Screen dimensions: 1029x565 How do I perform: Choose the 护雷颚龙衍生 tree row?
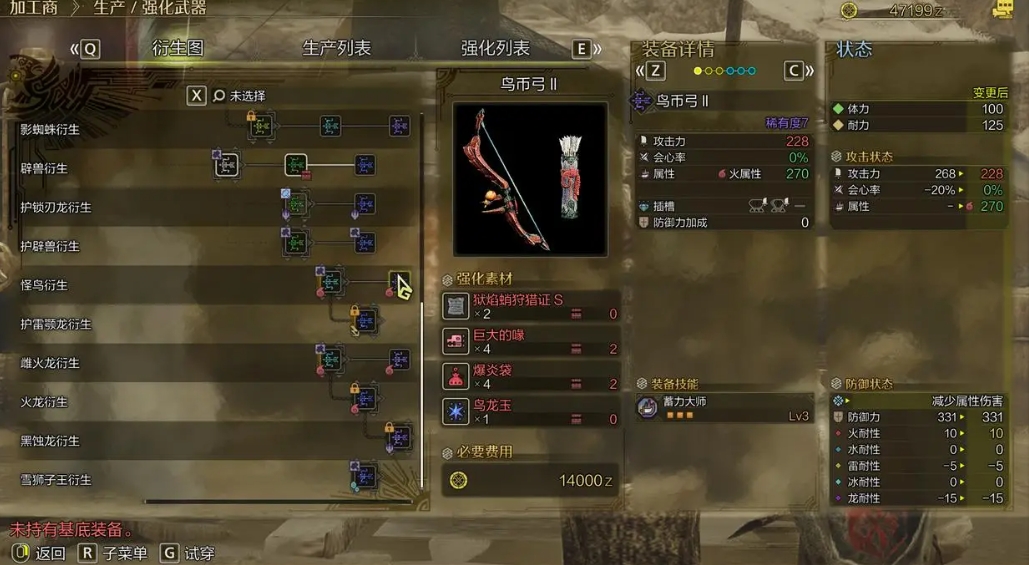click(x=56, y=325)
